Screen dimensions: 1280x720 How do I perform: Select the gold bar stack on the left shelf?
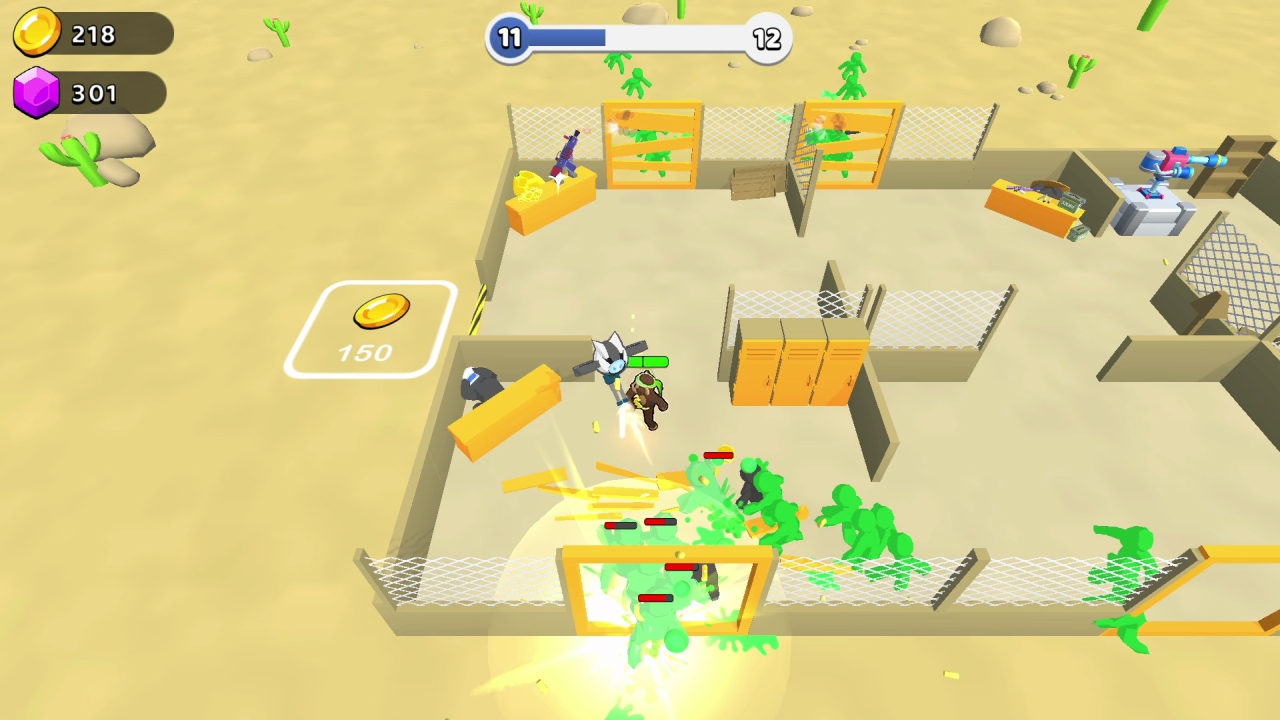(x=528, y=185)
